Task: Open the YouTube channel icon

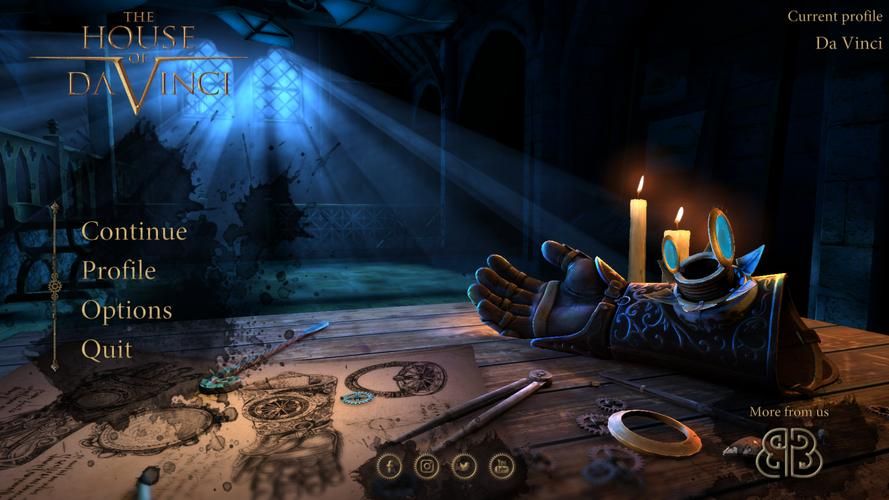Action: 501,465
